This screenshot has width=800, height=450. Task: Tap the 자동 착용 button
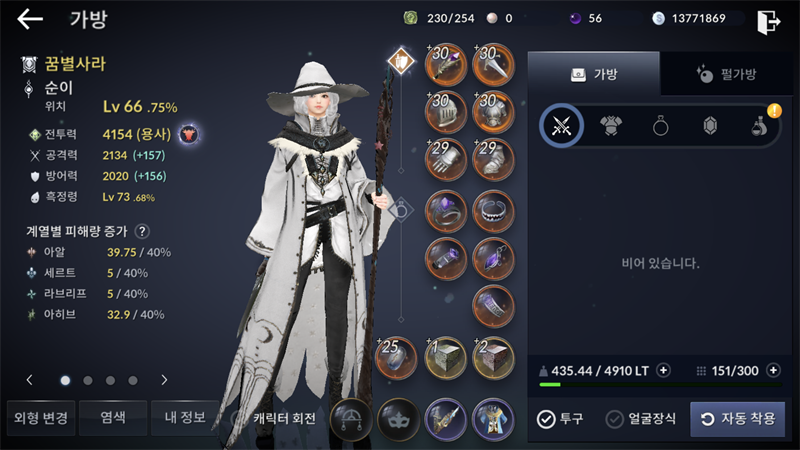(x=737, y=419)
